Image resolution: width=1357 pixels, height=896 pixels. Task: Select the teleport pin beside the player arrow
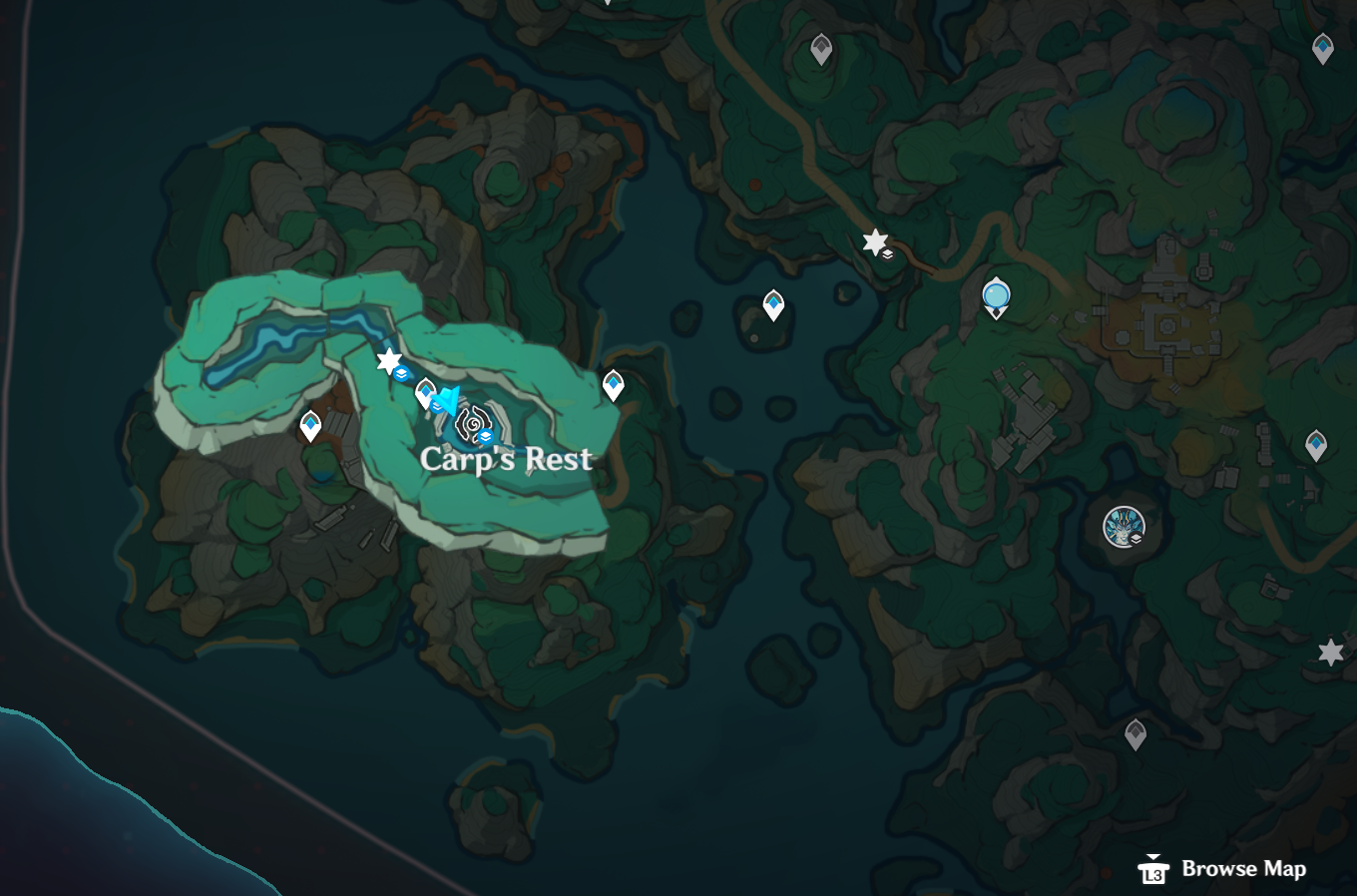pyautogui.click(x=426, y=391)
